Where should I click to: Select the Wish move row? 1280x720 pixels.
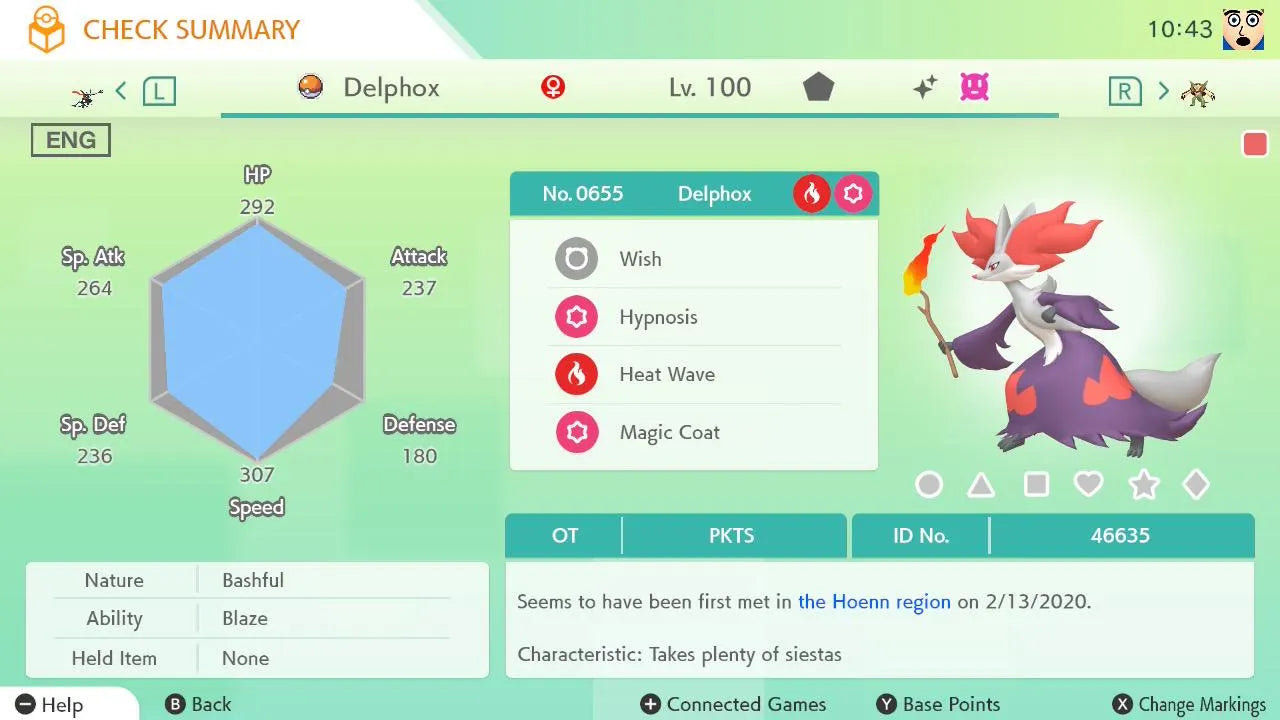pyautogui.click(x=694, y=259)
